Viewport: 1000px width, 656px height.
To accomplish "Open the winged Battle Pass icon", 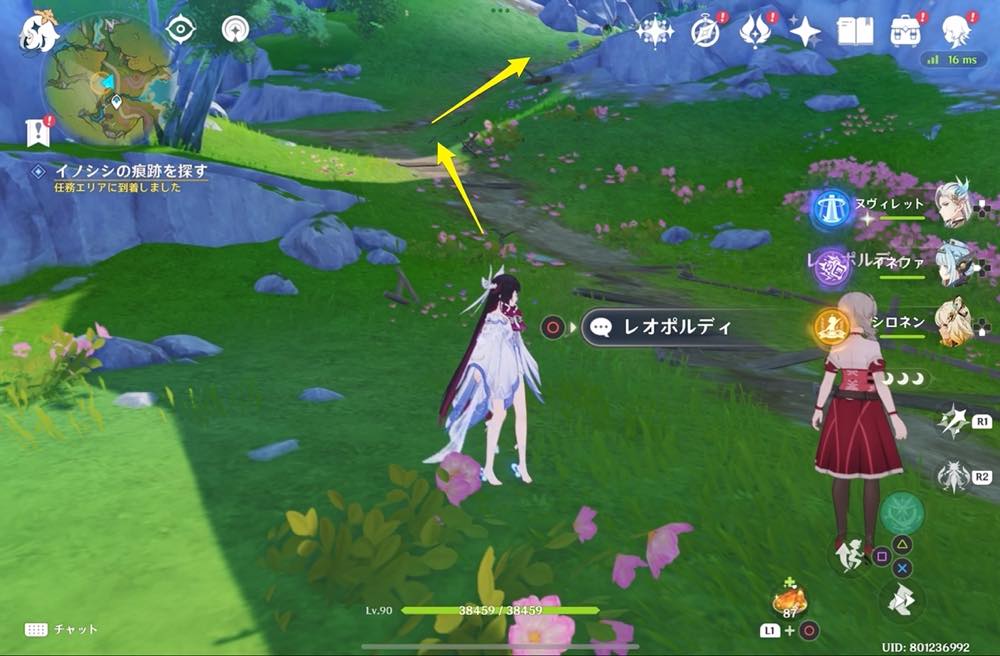I will pyautogui.click(x=754, y=31).
